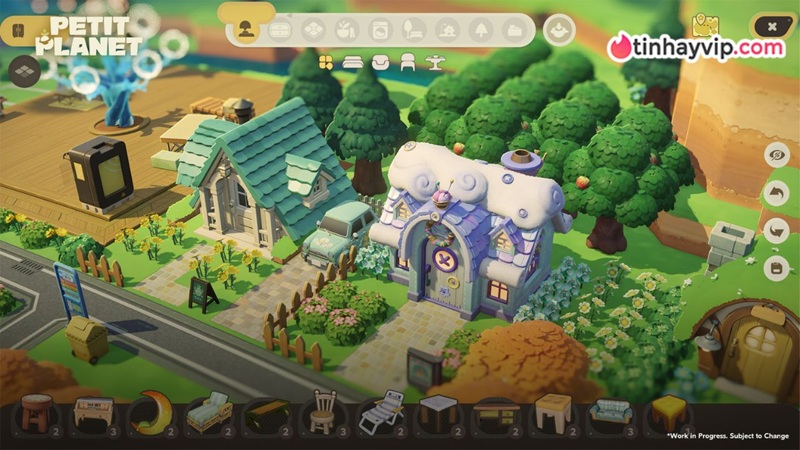Select the white lounge deck chair
800x450 pixels.
pyautogui.click(x=380, y=411)
